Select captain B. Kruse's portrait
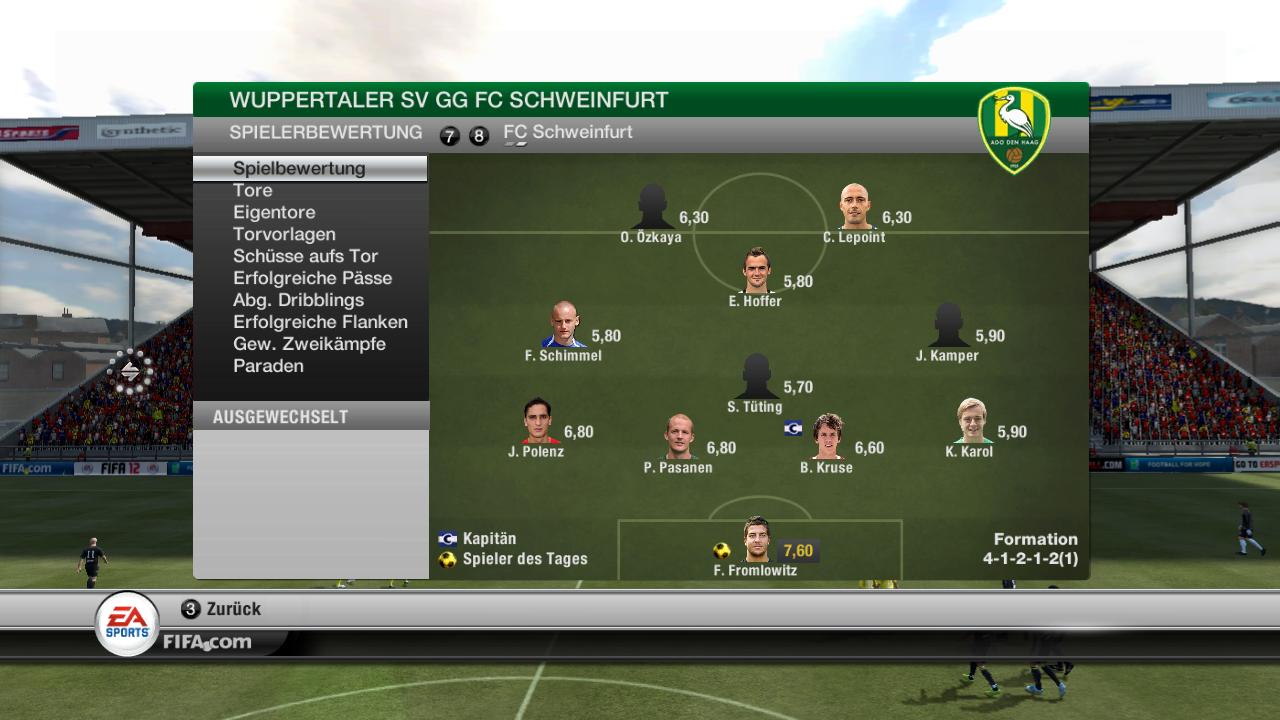The image size is (1280, 720). click(x=827, y=437)
